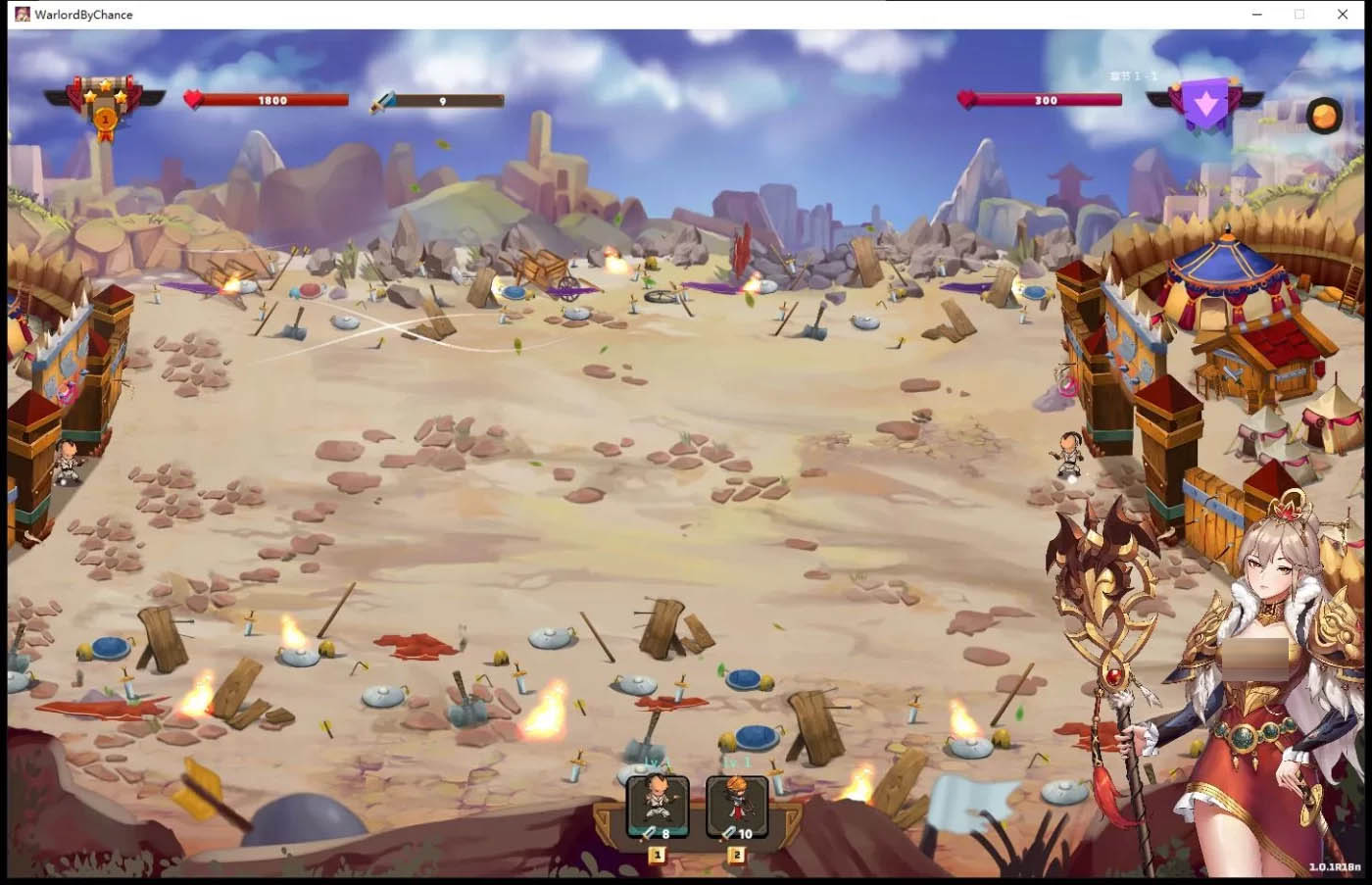Click the round orange button in the HUD
Viewport: 1372px width, 885px height.
1324,116
